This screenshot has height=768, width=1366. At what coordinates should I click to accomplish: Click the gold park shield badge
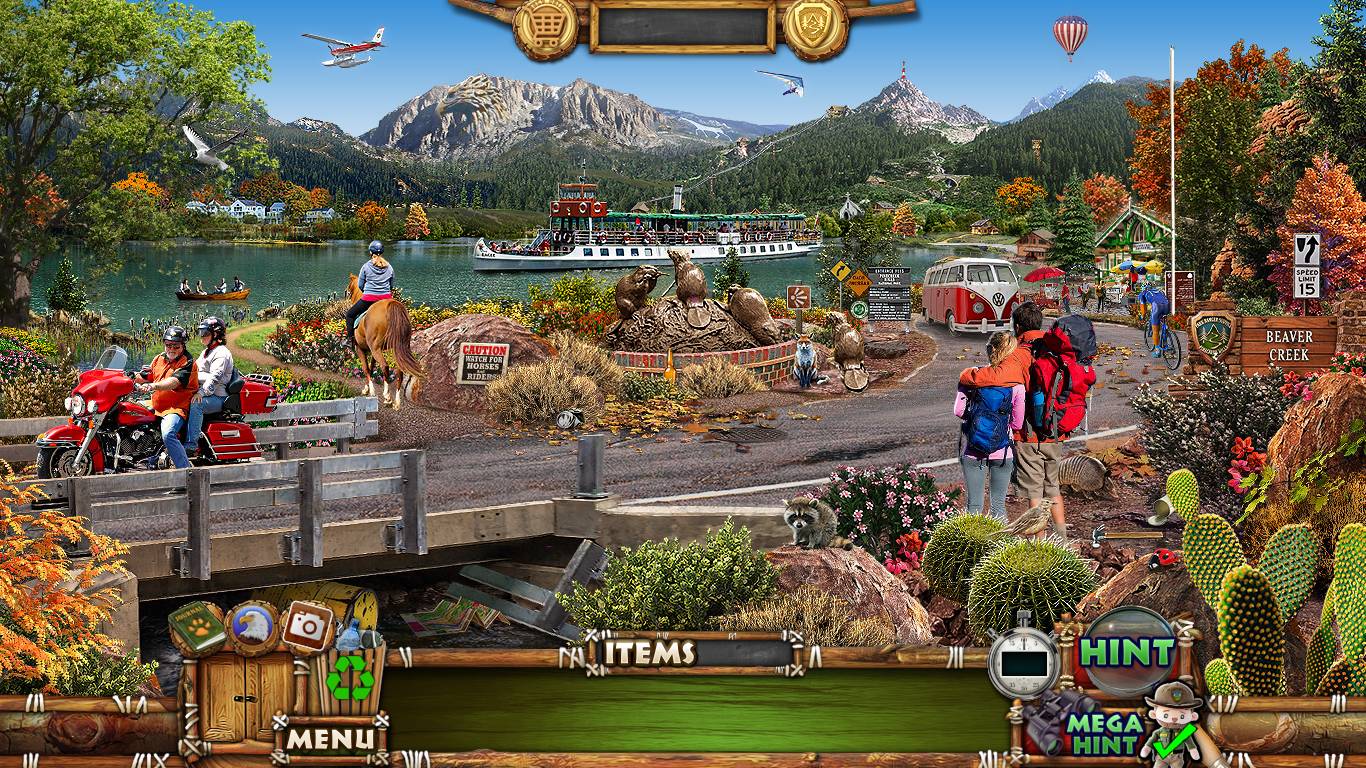(815, 27)
